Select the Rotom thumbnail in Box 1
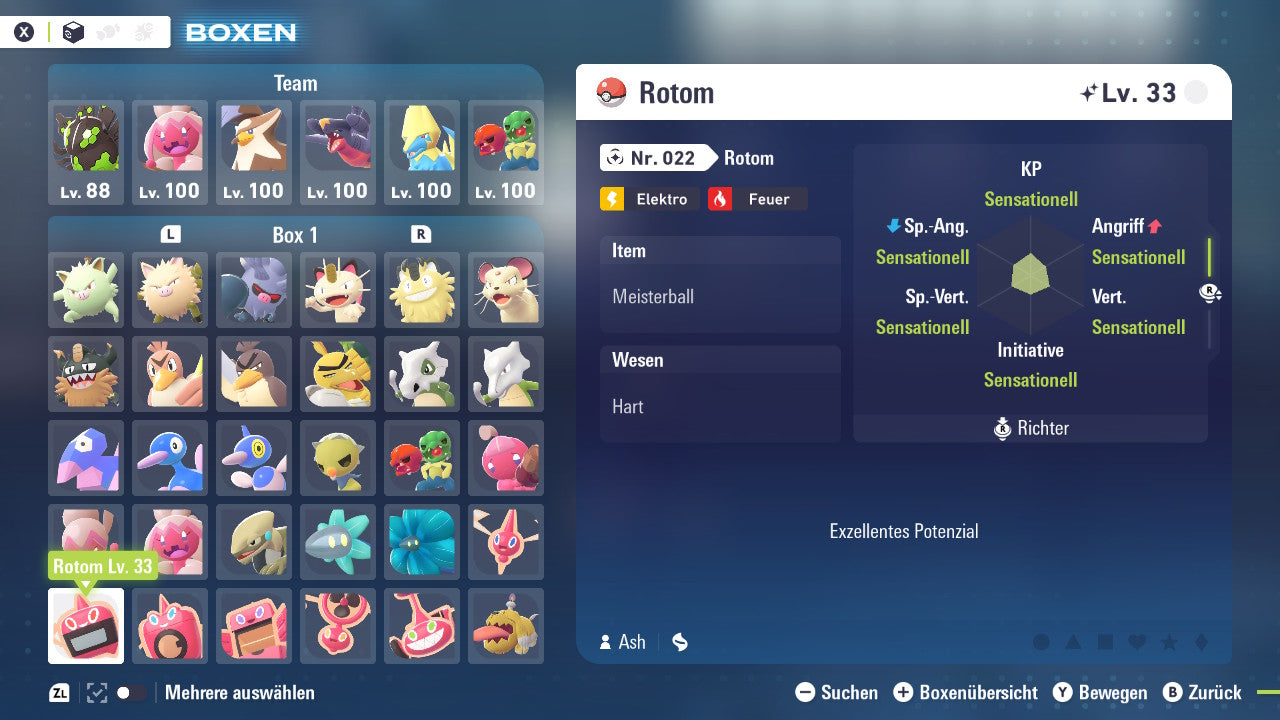 click(x=86, y=628)
